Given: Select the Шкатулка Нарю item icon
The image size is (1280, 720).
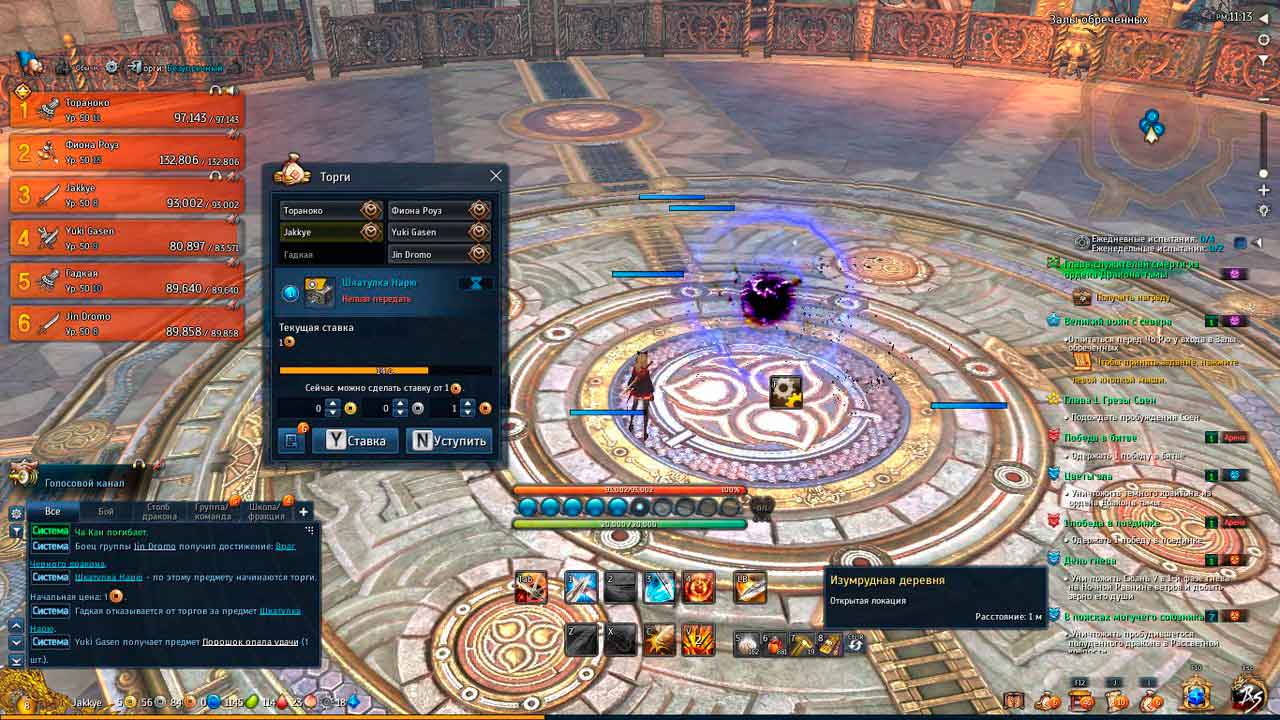Looking at the screenshot, I should [319, 290].
